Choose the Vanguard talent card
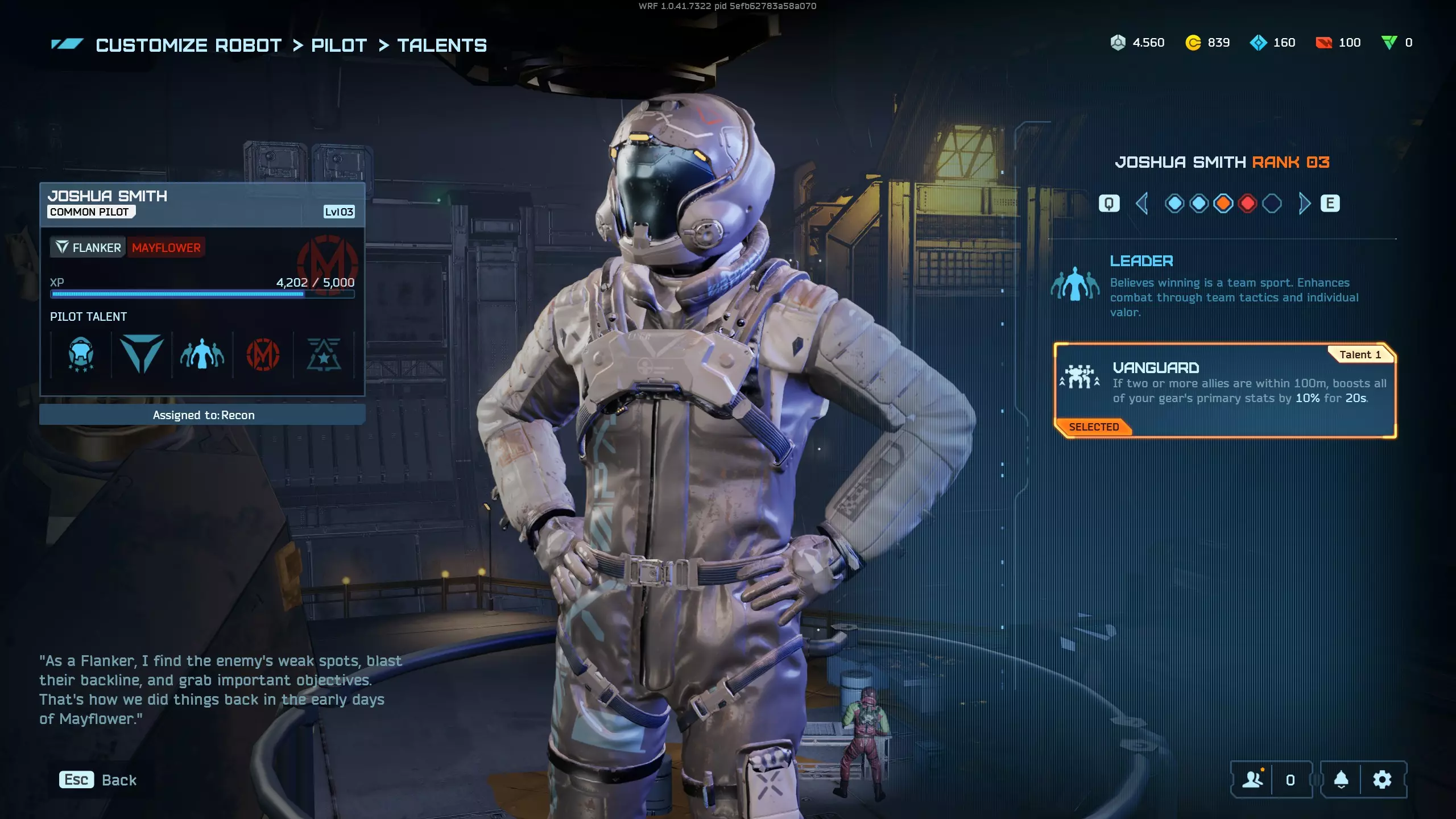The height and width of the screenshot is (819, 1456). [x=1225, y=390]
